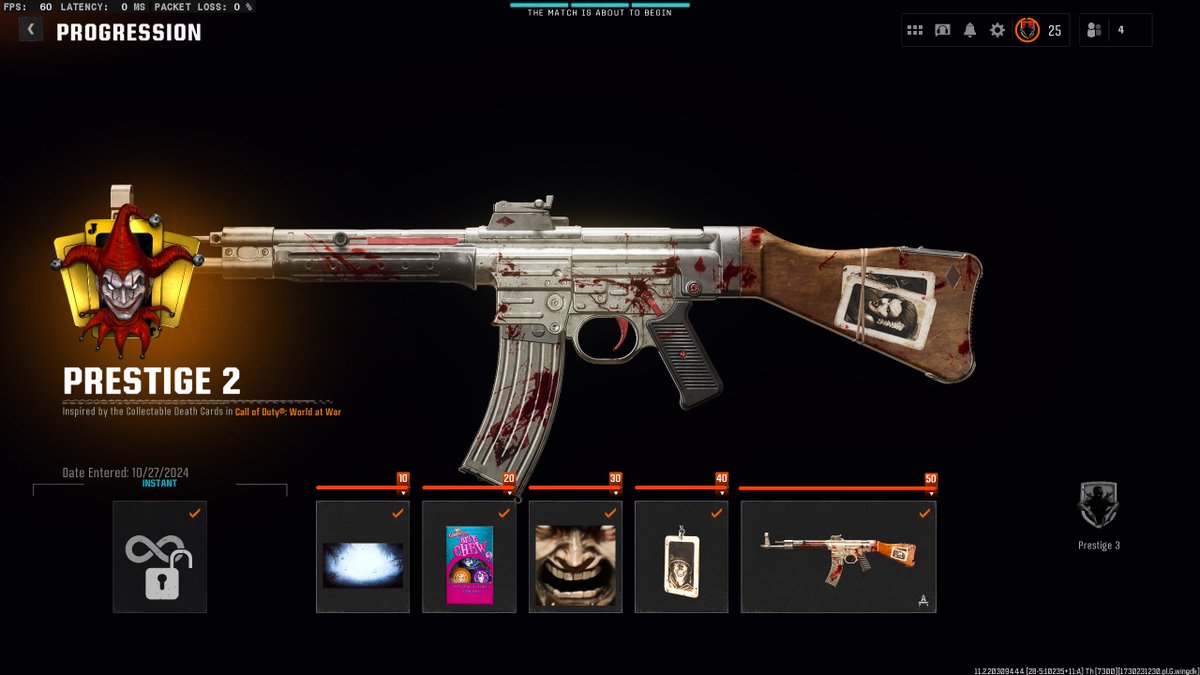The image size is (1200, 675).
Task: Select the instant permanent unlock reward tile
Action: coord(160,557)
